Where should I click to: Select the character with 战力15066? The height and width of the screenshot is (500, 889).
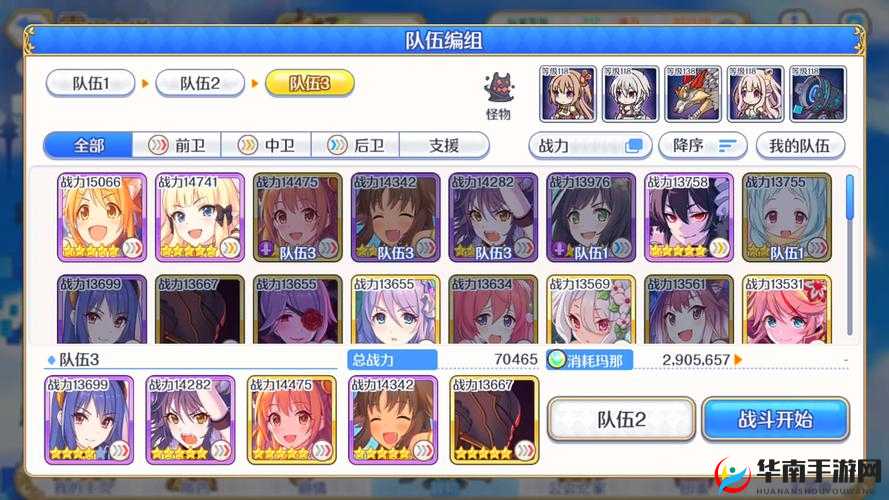pyautogui.click(x=102, y=217)
